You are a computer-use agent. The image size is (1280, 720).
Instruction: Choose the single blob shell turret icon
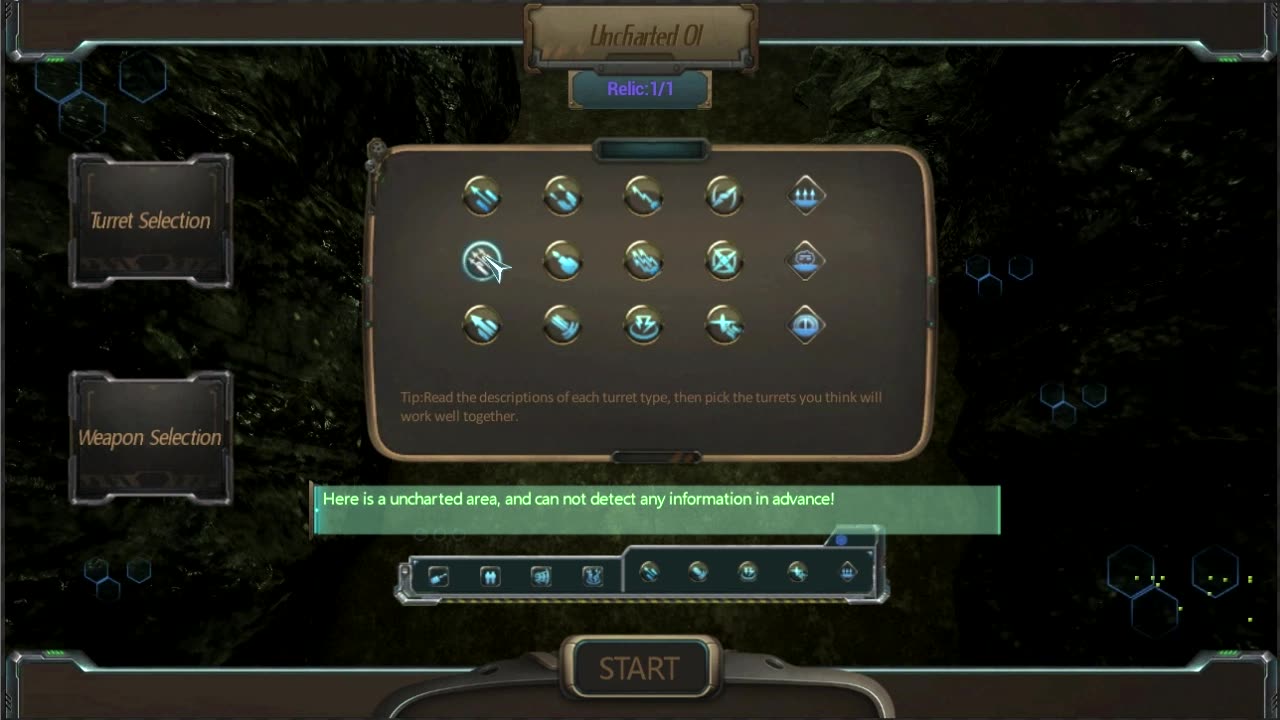coord(563,261)
